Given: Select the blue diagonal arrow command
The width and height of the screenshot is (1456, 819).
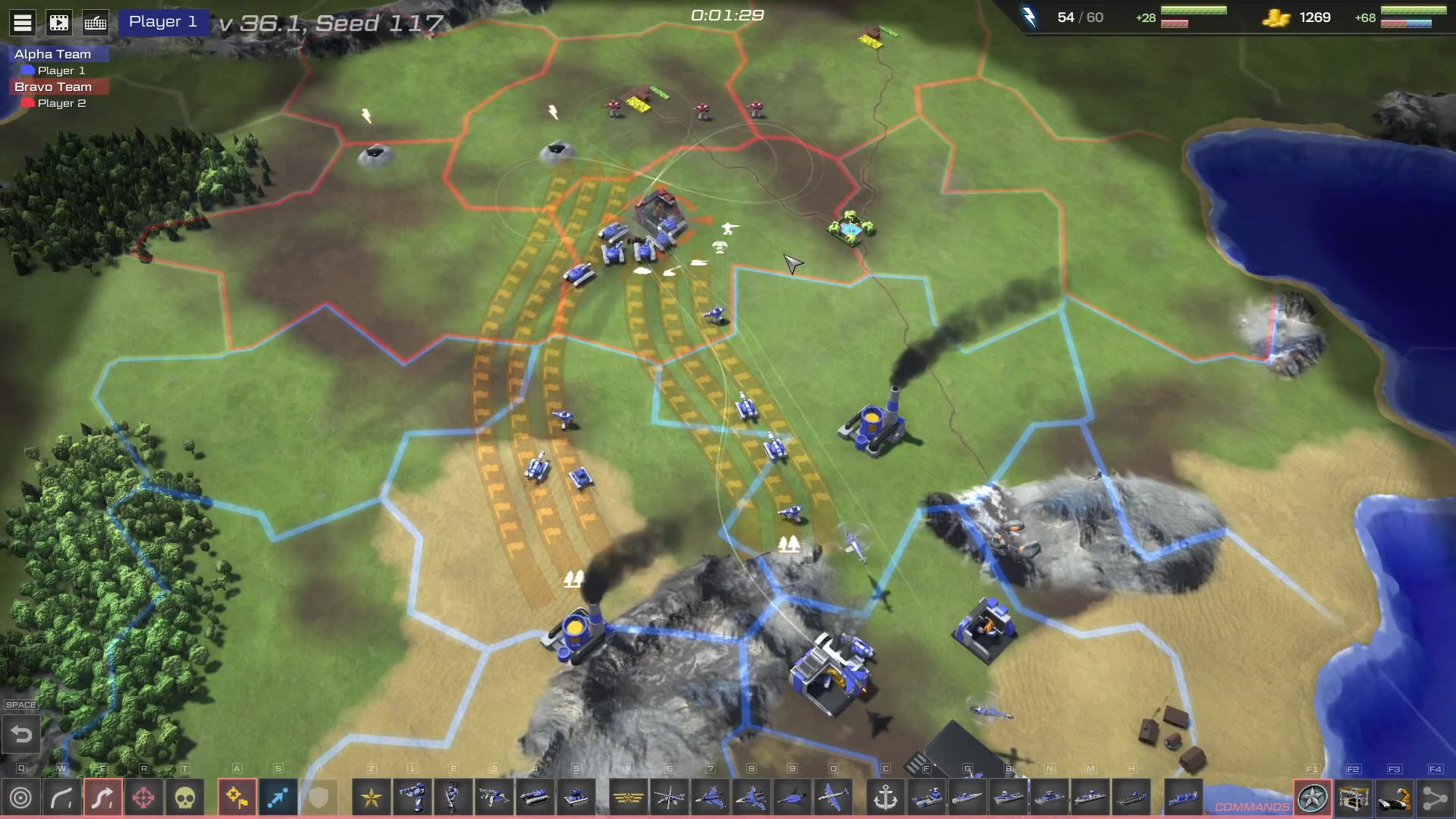Looking at the screenshot, I should 278,798.
